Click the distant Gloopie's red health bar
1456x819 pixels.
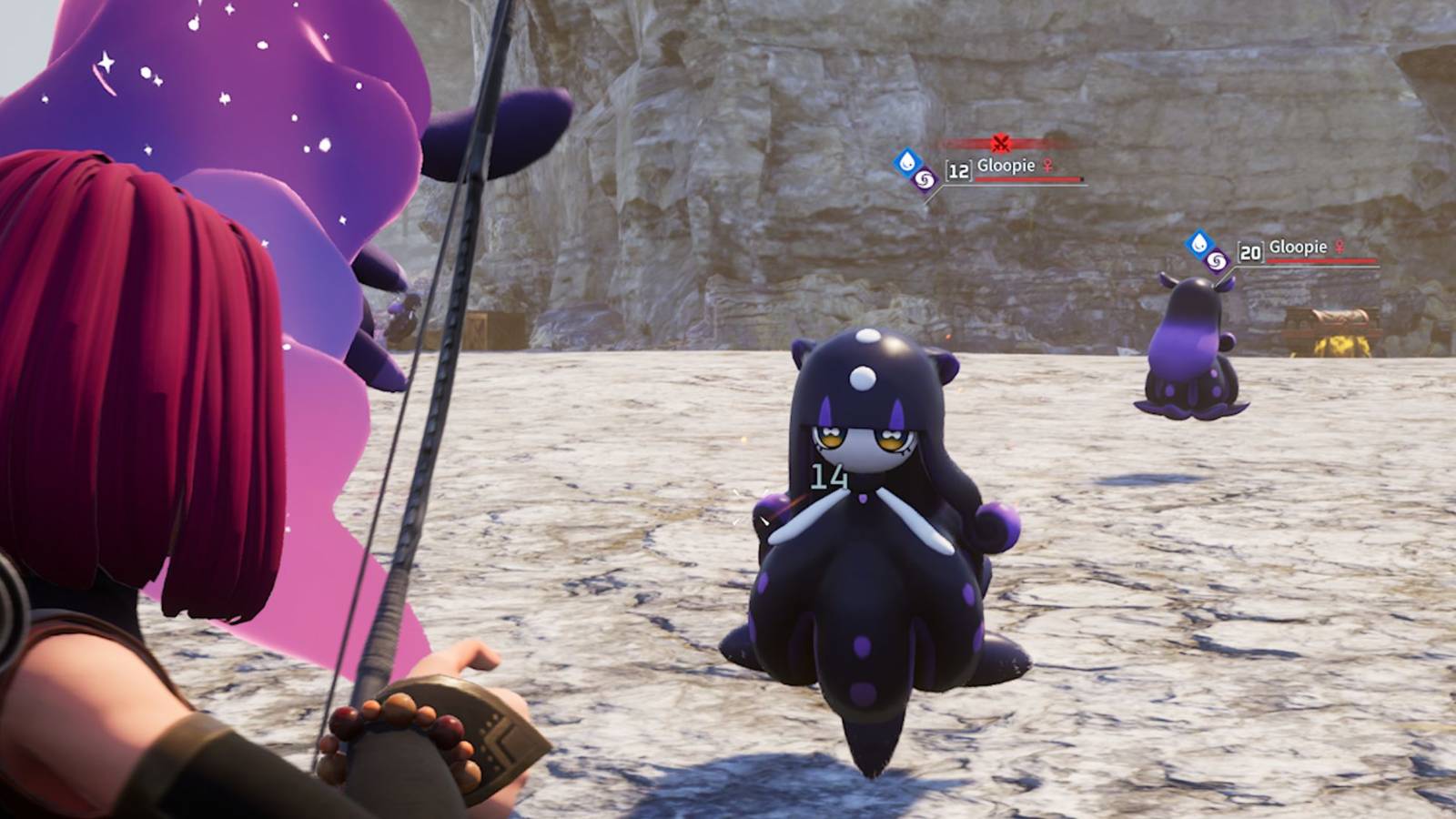(x=1320, y=260)
